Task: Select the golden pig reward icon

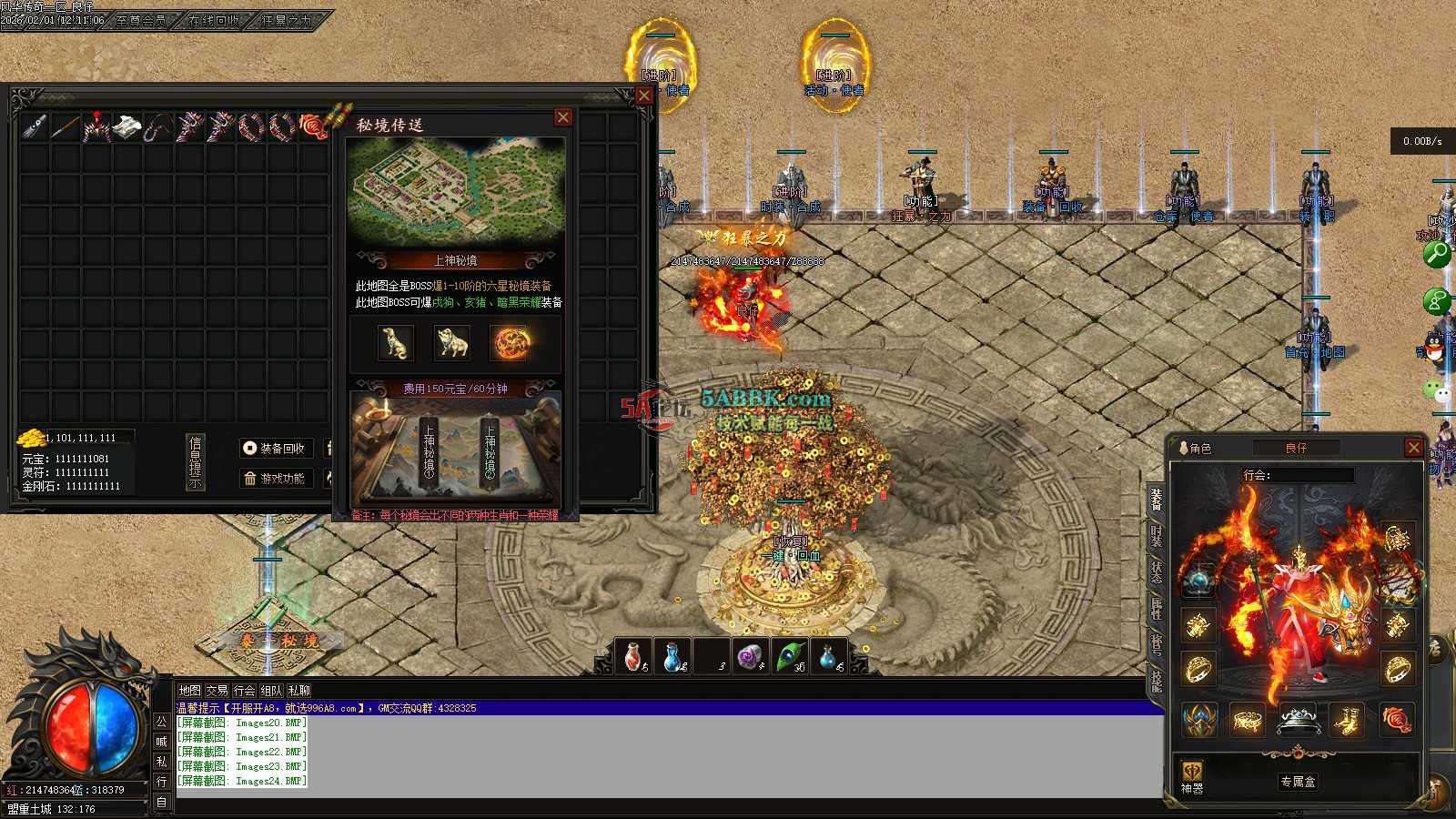Action: click(x=452, y=342)
